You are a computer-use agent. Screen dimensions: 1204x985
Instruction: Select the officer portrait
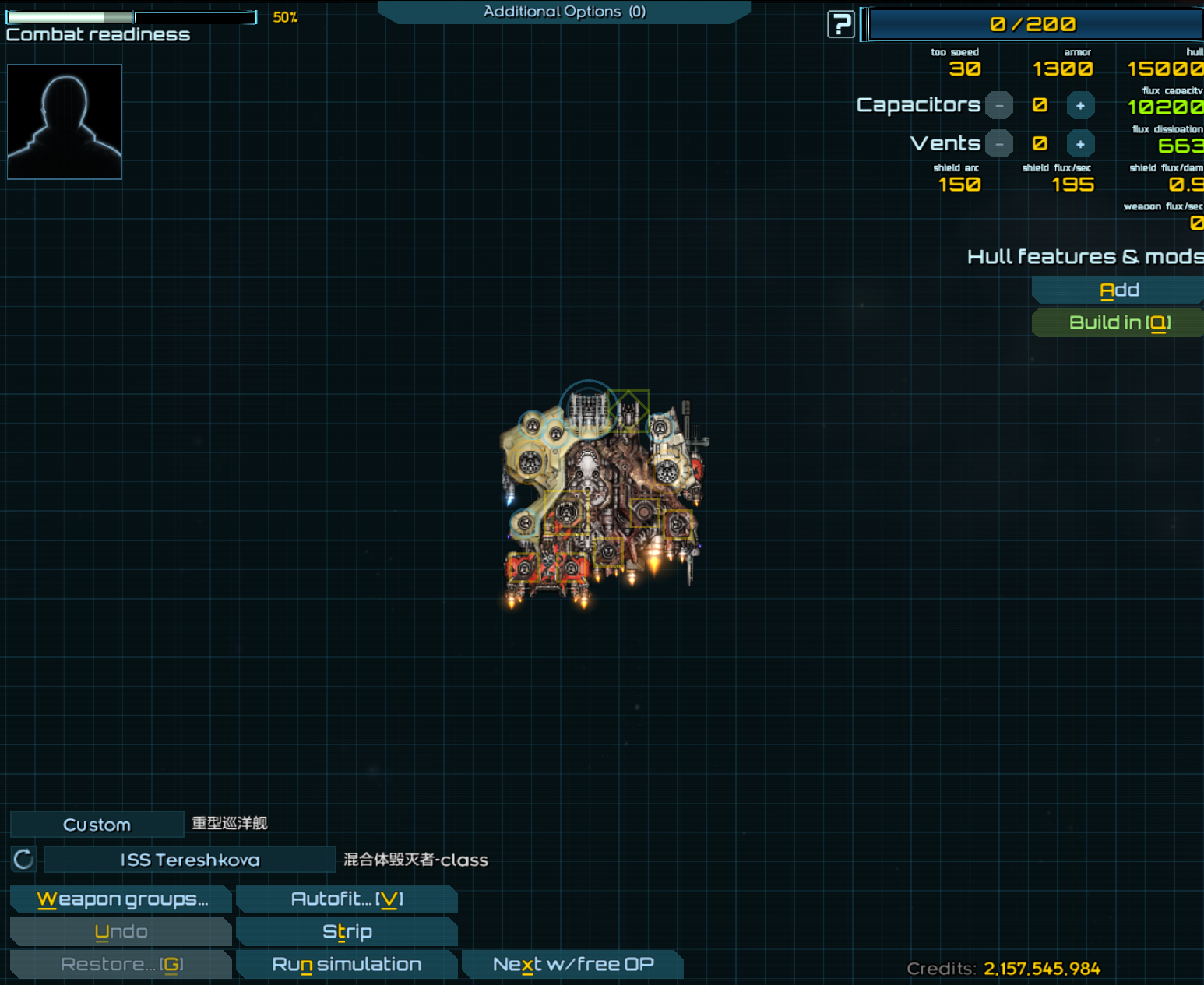tap(65, 121)
